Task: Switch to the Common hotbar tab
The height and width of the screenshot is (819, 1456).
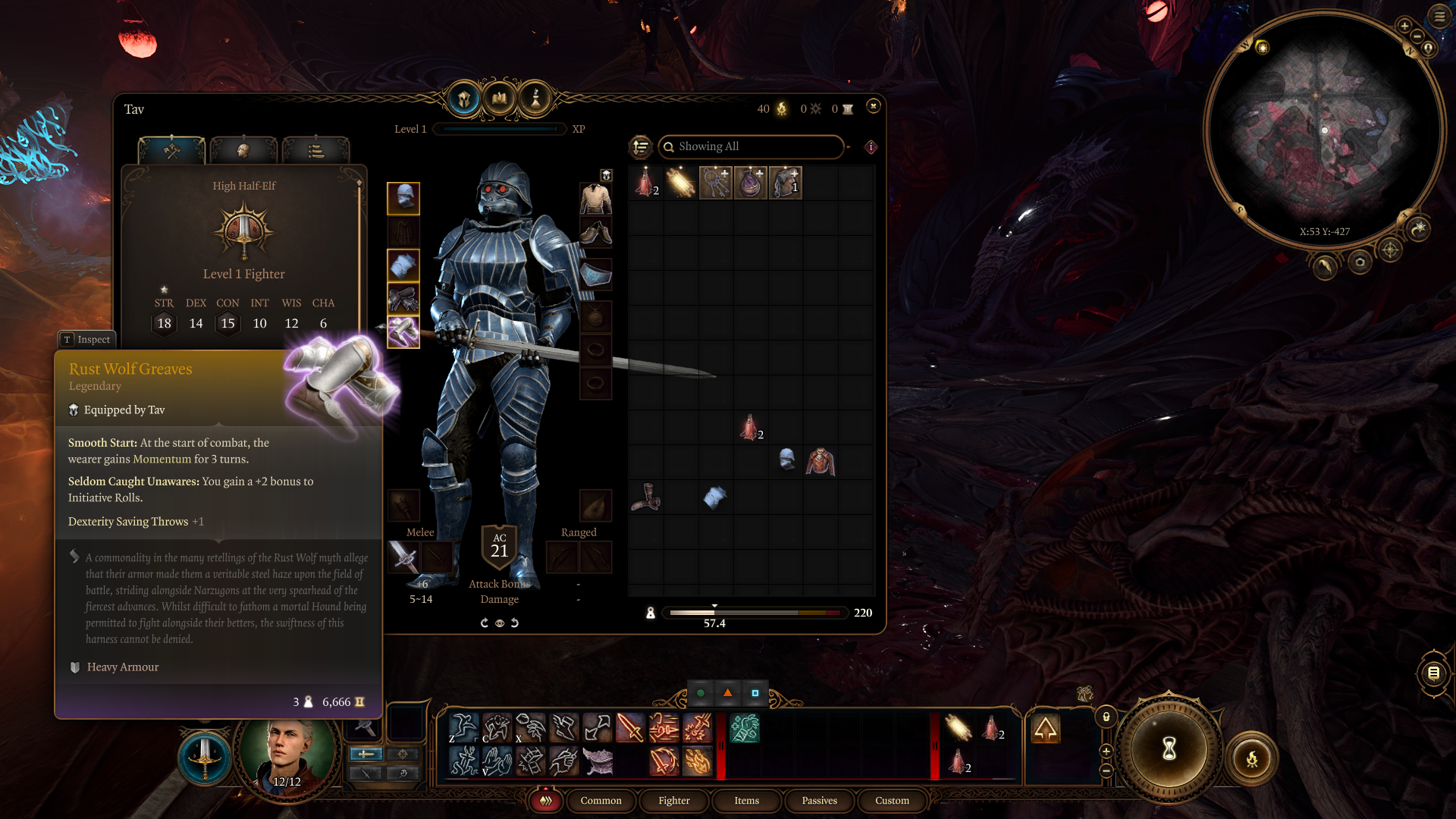Action: point(601,800)
